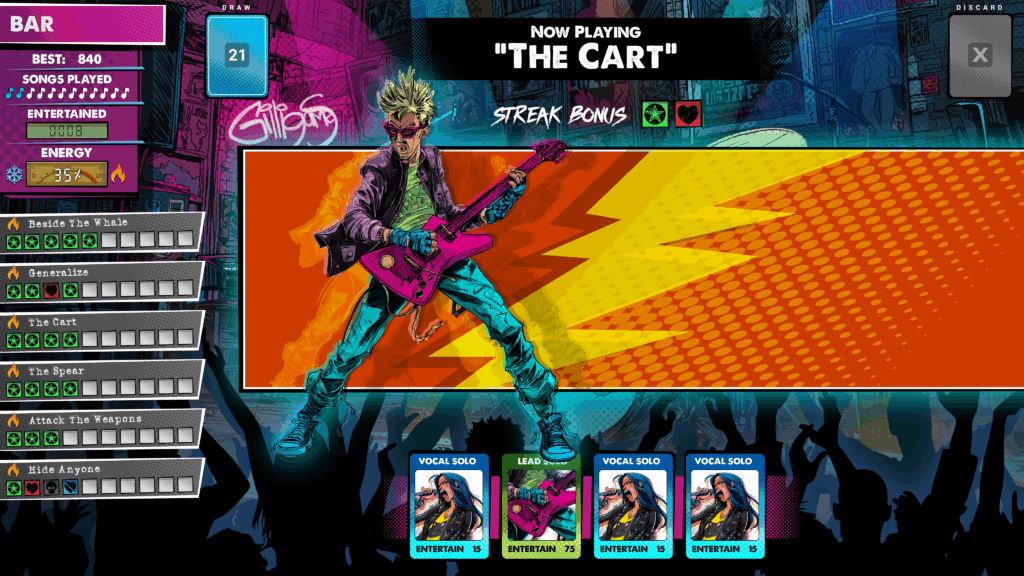Screen dimensions: 1024x576
Task: Choose the Hide Anyone song row
Action: [102, 477]
